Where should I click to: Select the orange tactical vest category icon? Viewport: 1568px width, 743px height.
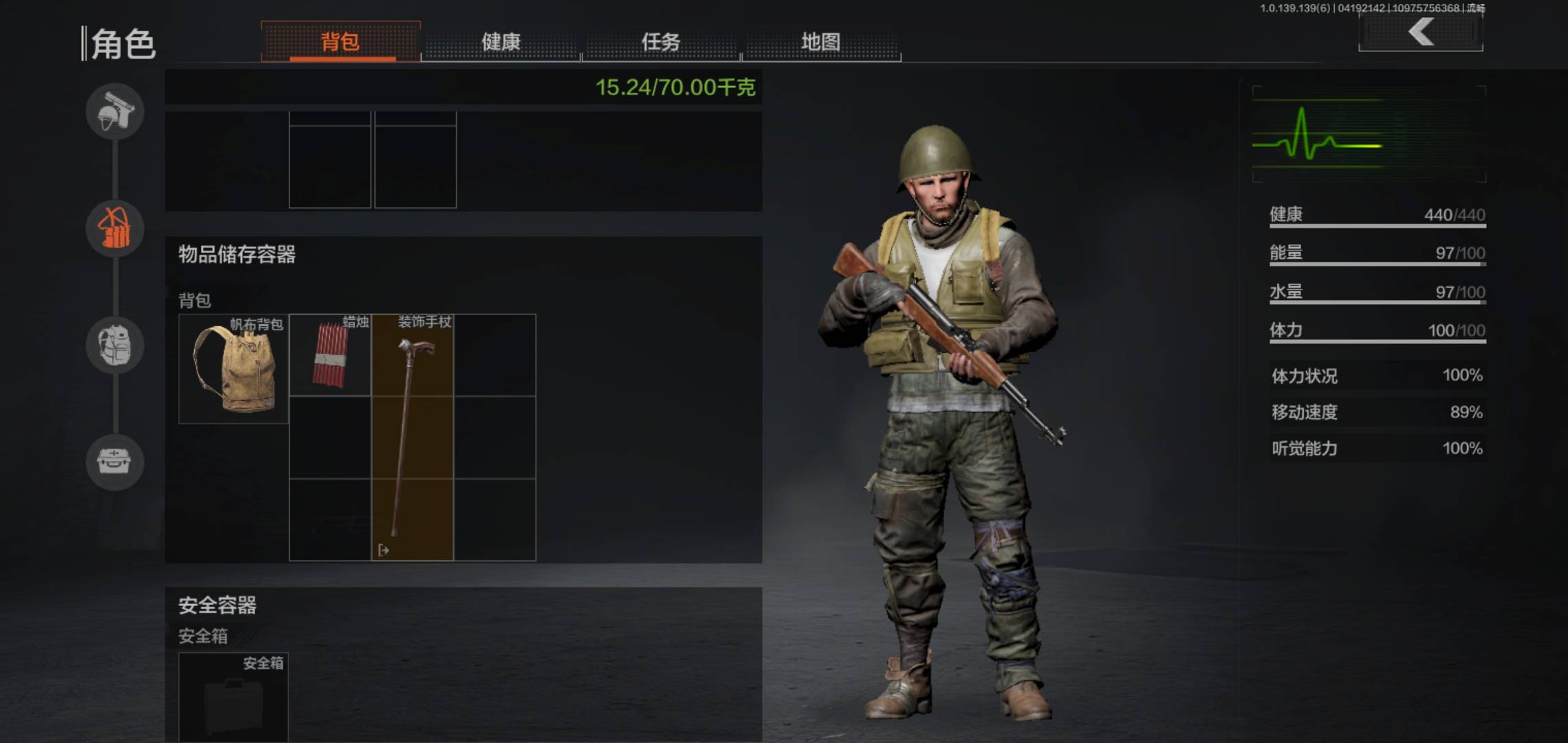[115, 228]
